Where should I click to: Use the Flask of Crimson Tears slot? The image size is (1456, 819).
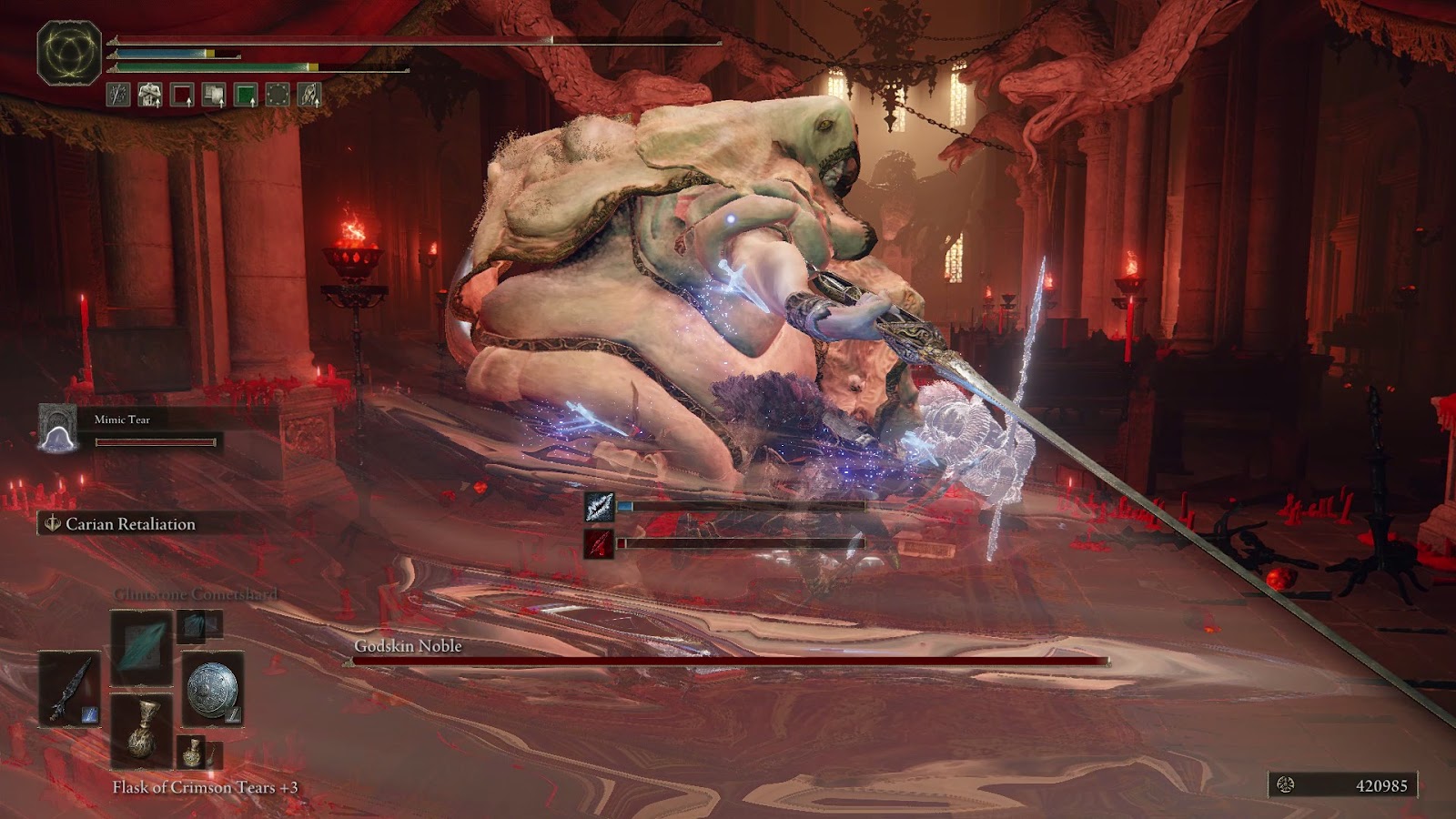pos(141,730)
